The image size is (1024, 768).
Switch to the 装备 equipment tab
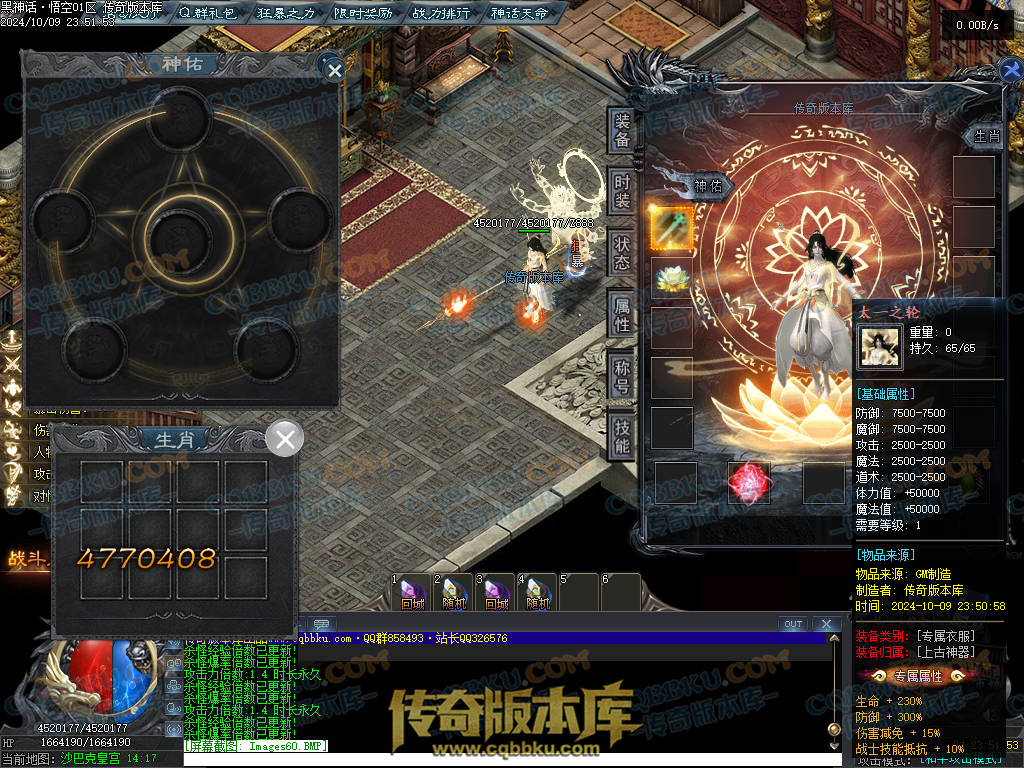(622, 130)
